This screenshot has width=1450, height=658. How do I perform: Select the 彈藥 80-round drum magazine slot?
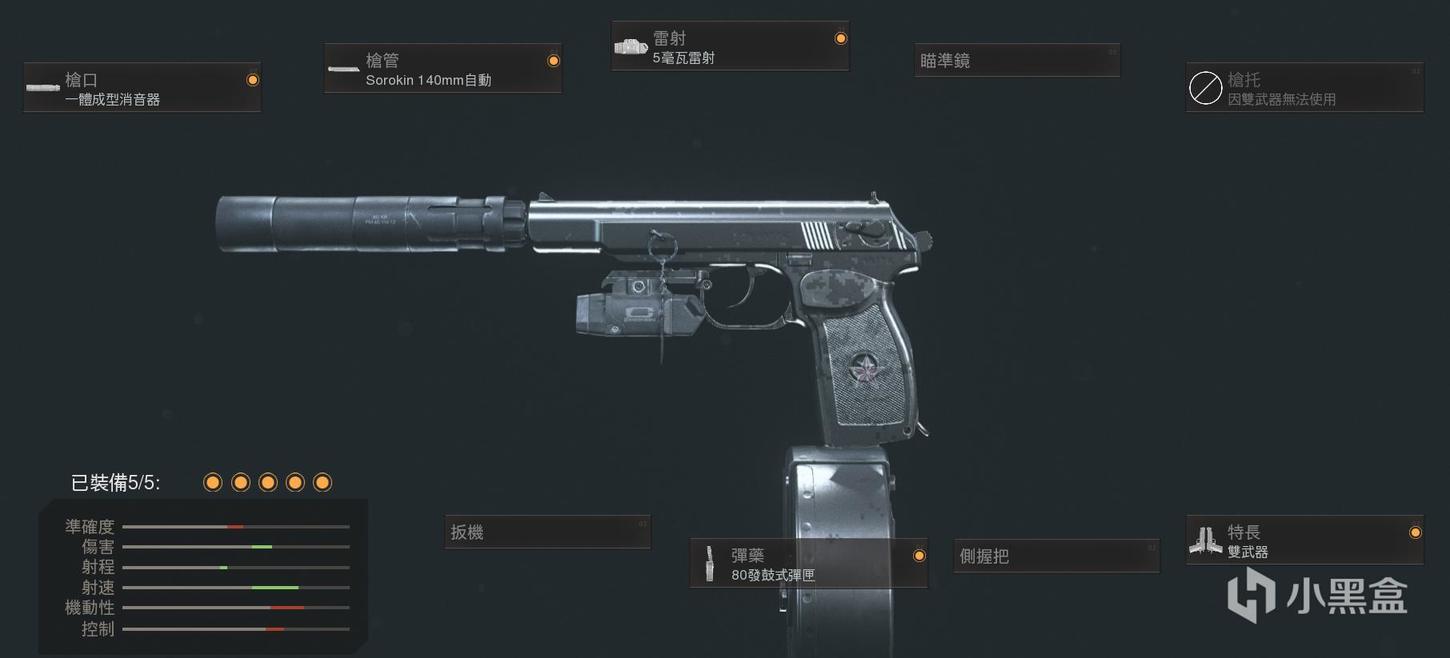point(809,564)
